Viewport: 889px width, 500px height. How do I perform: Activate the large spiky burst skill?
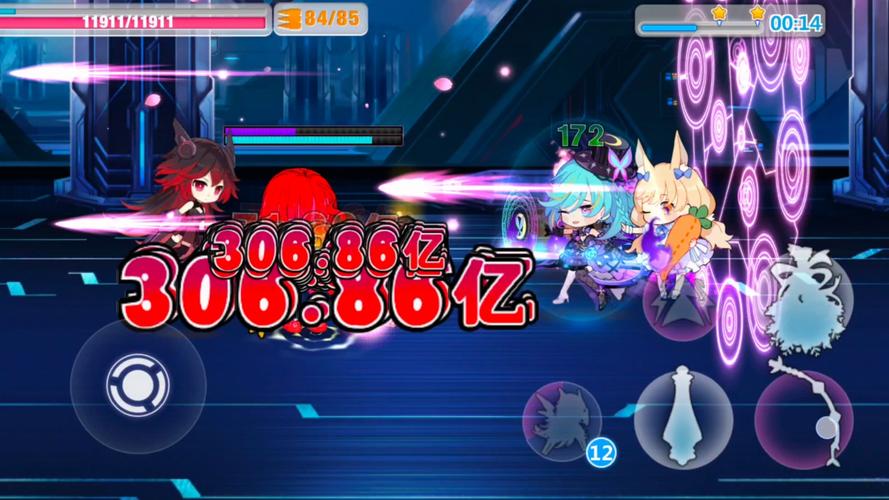point(808,302)
